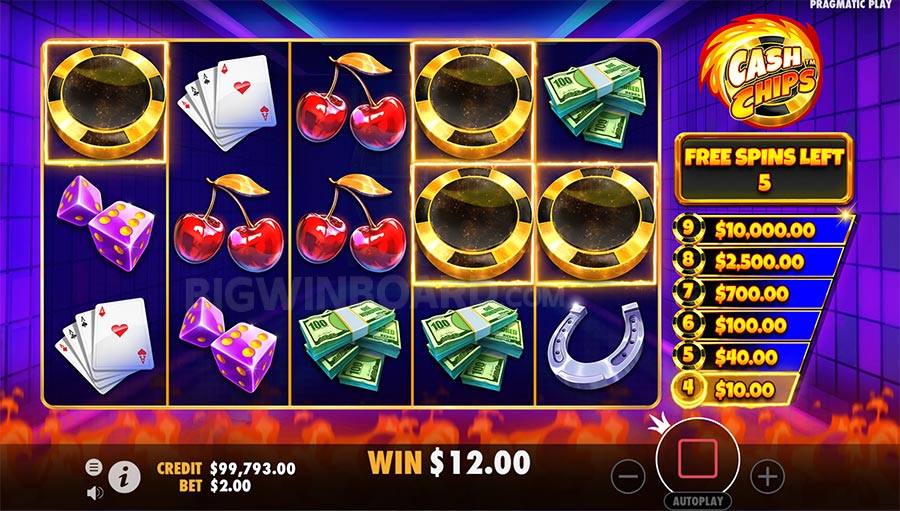The width and height of the screenshot is (900, 511).
Task: Increase the bet with the plus button
Action: pos(766,476)
